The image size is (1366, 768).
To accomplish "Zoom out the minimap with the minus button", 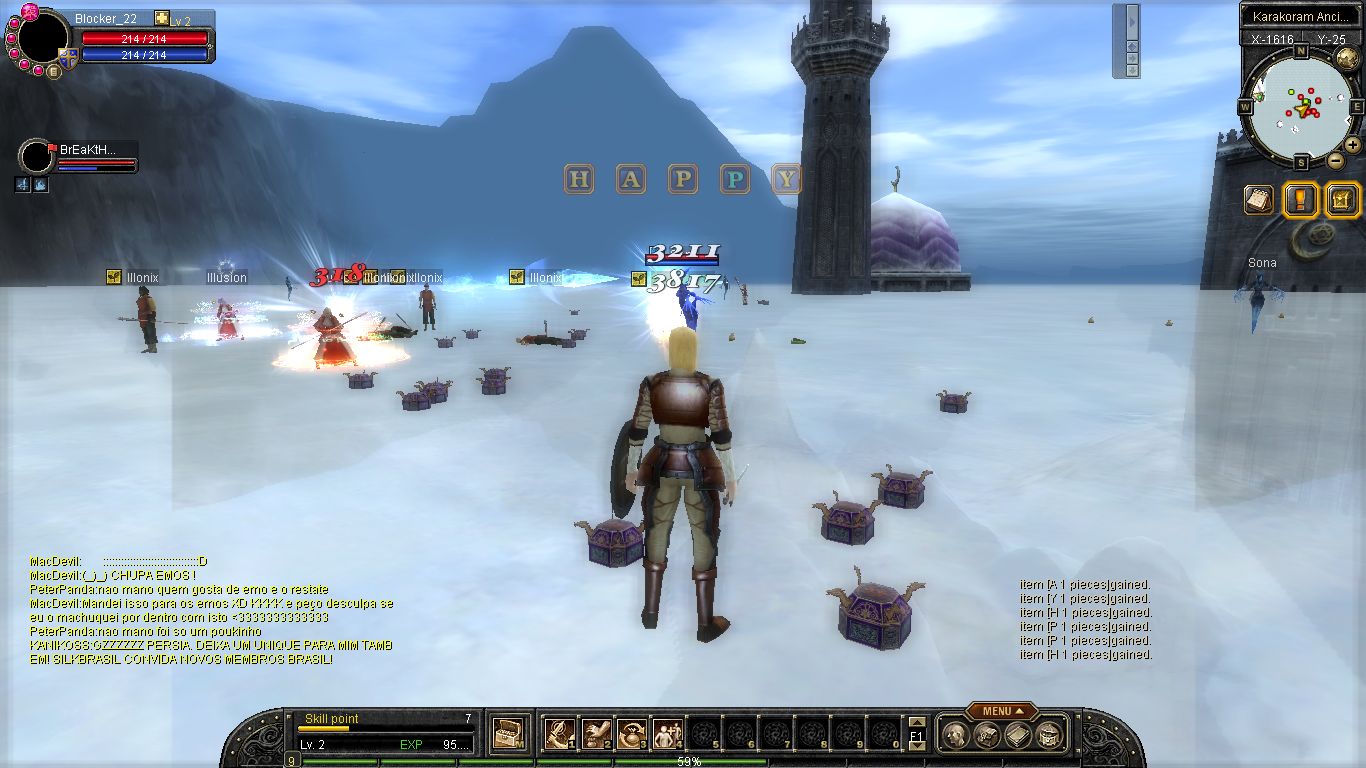I will tap(1335, 160).
